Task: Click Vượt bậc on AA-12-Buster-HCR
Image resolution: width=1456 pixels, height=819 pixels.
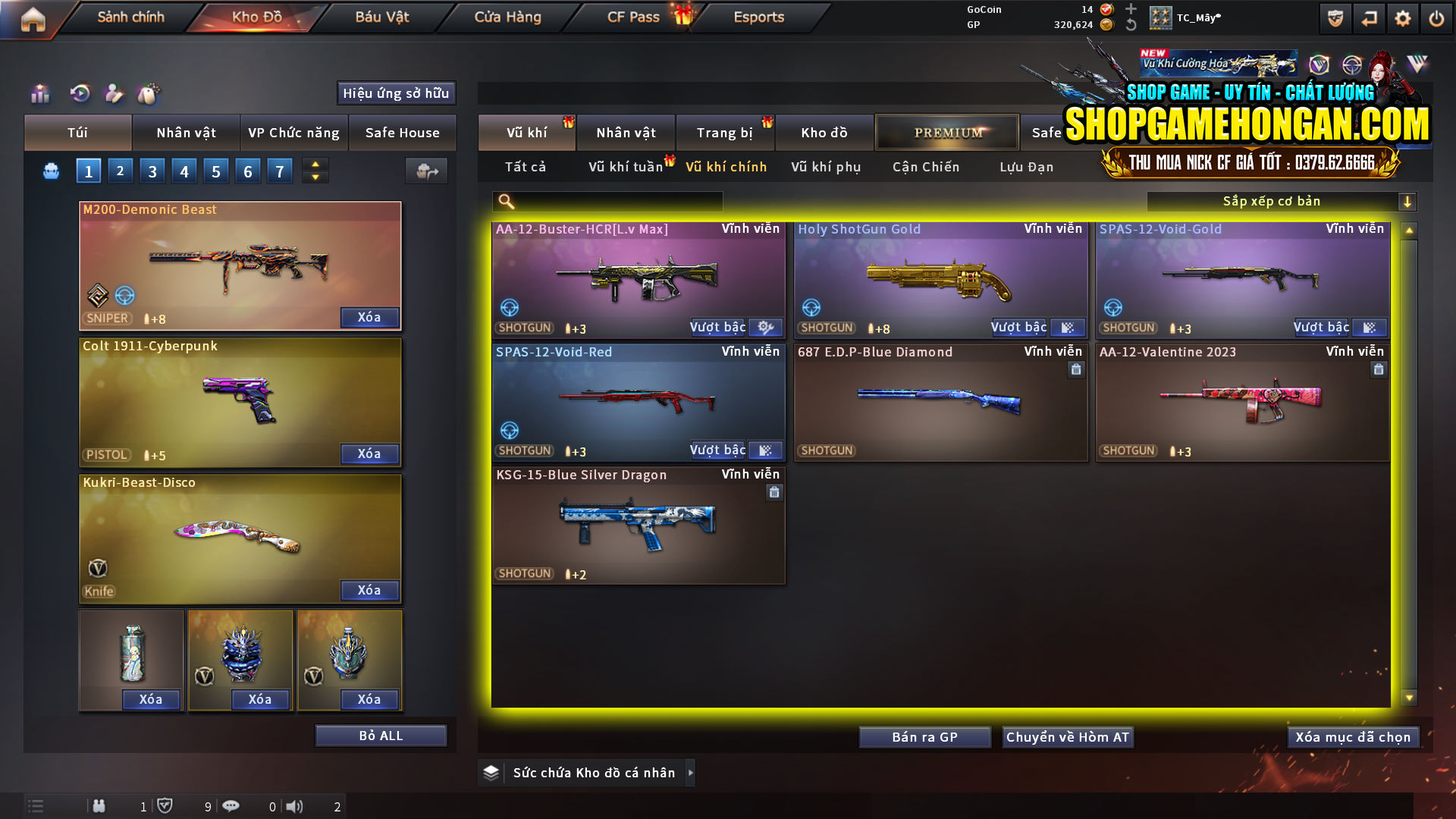Action: [717, 327]
